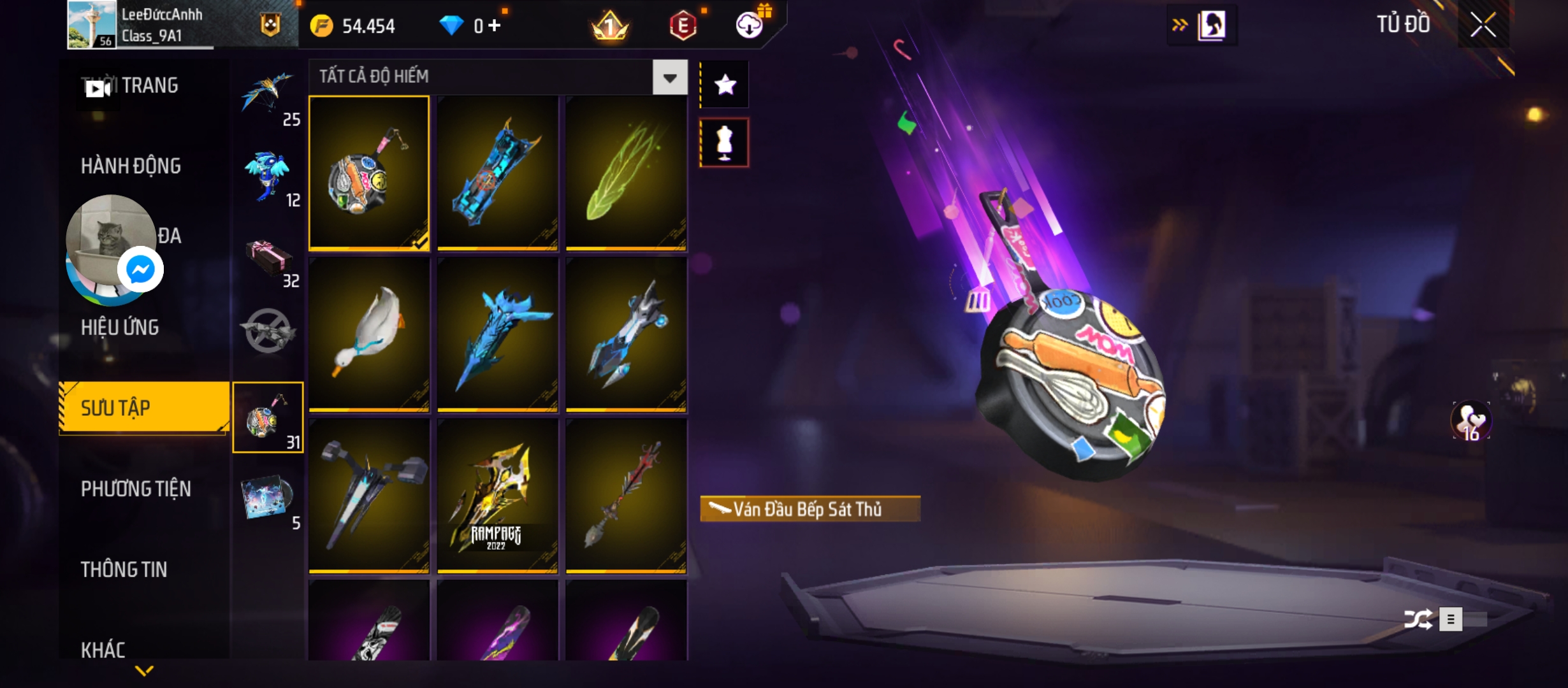The image size is (1568, 688).
Task: Close the Tủ Đồ wardrobe screen
Action: (x=1483, y=25)
